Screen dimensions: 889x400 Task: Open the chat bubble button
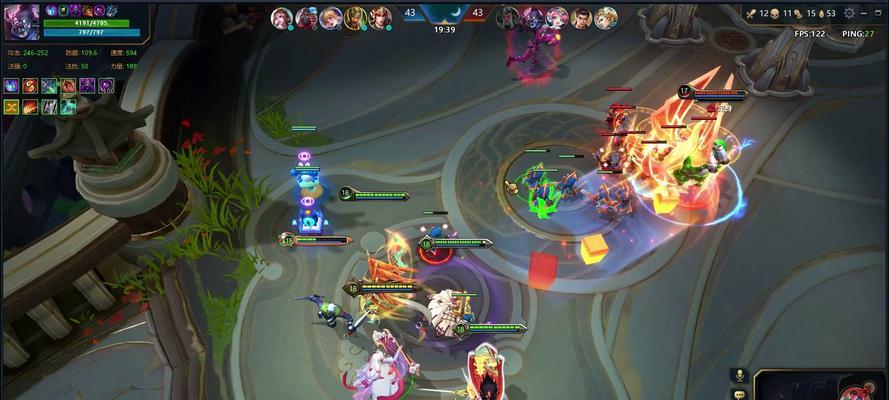click(x=740, y=394)
